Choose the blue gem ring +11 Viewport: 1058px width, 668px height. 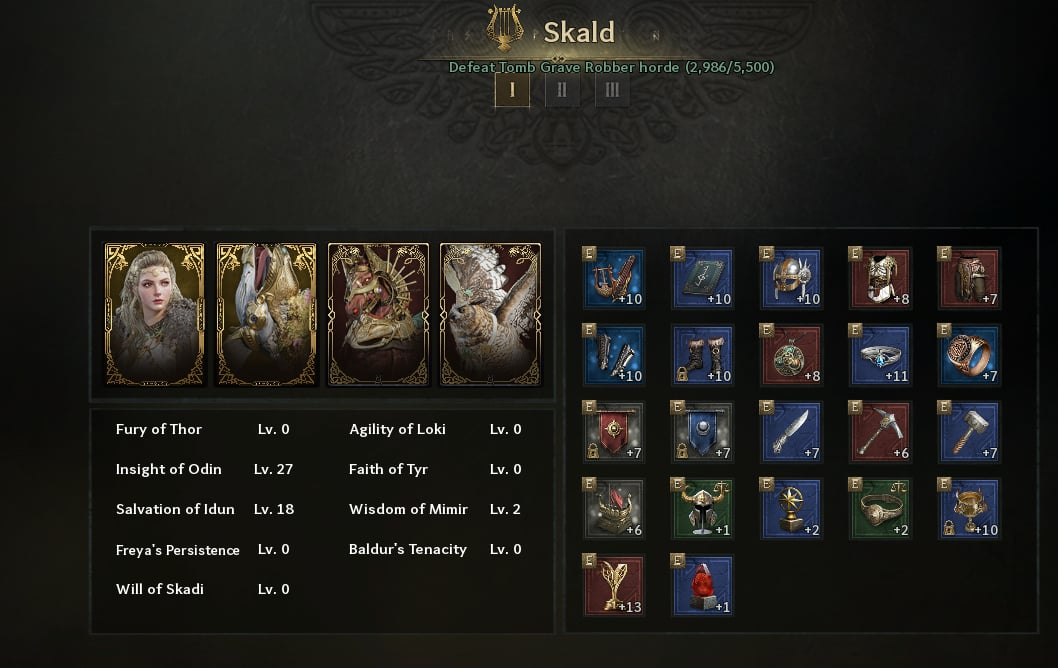(x=880, y=355)
